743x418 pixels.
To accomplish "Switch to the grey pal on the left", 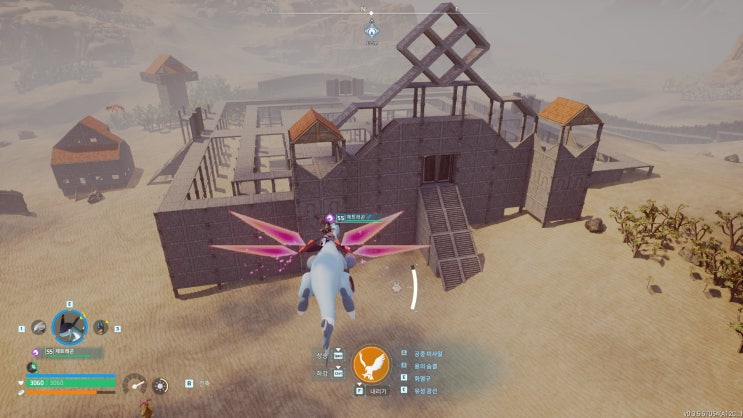I will (x=38, y=327).
